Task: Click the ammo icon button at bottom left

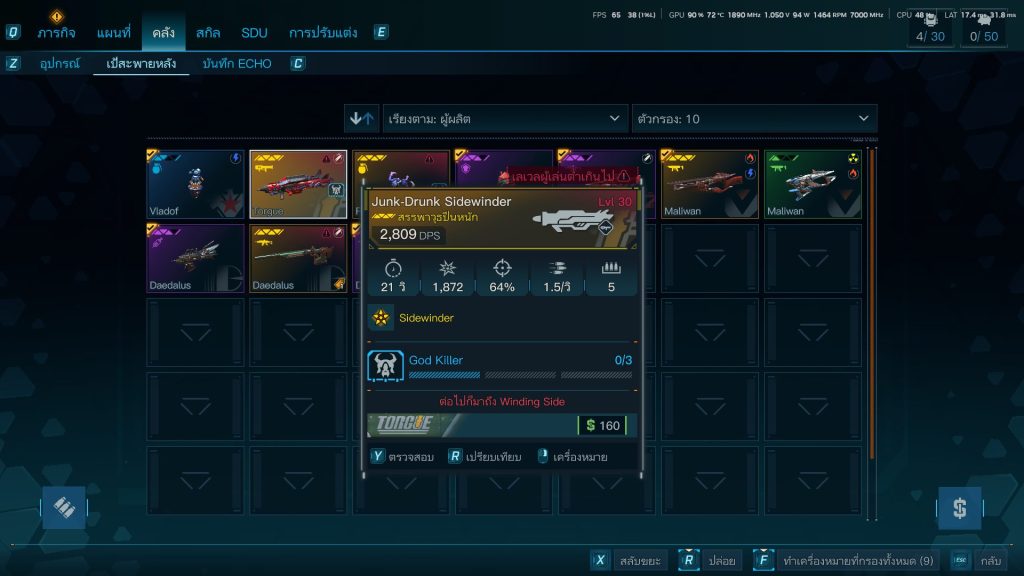Action: (x=64, y=508)
